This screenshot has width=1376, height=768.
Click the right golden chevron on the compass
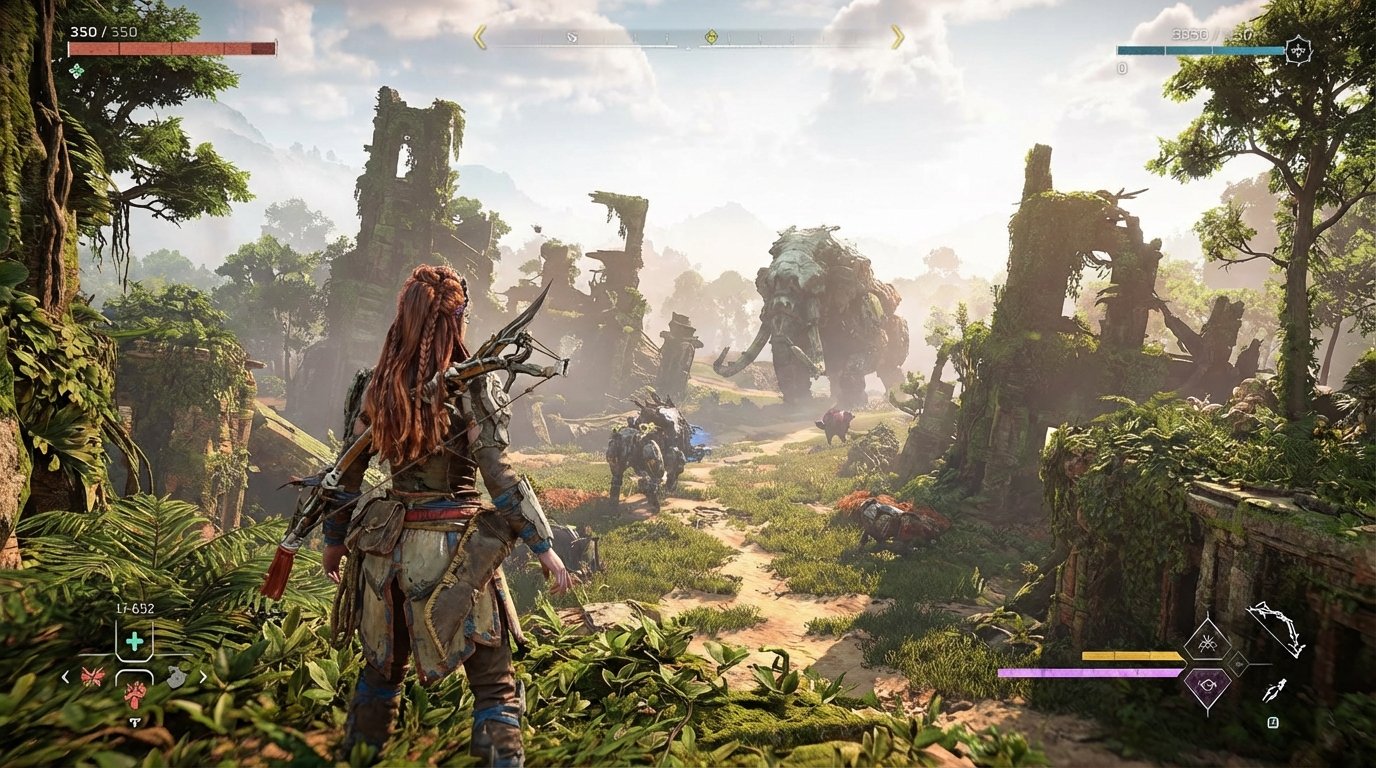[x=895, y=38]
